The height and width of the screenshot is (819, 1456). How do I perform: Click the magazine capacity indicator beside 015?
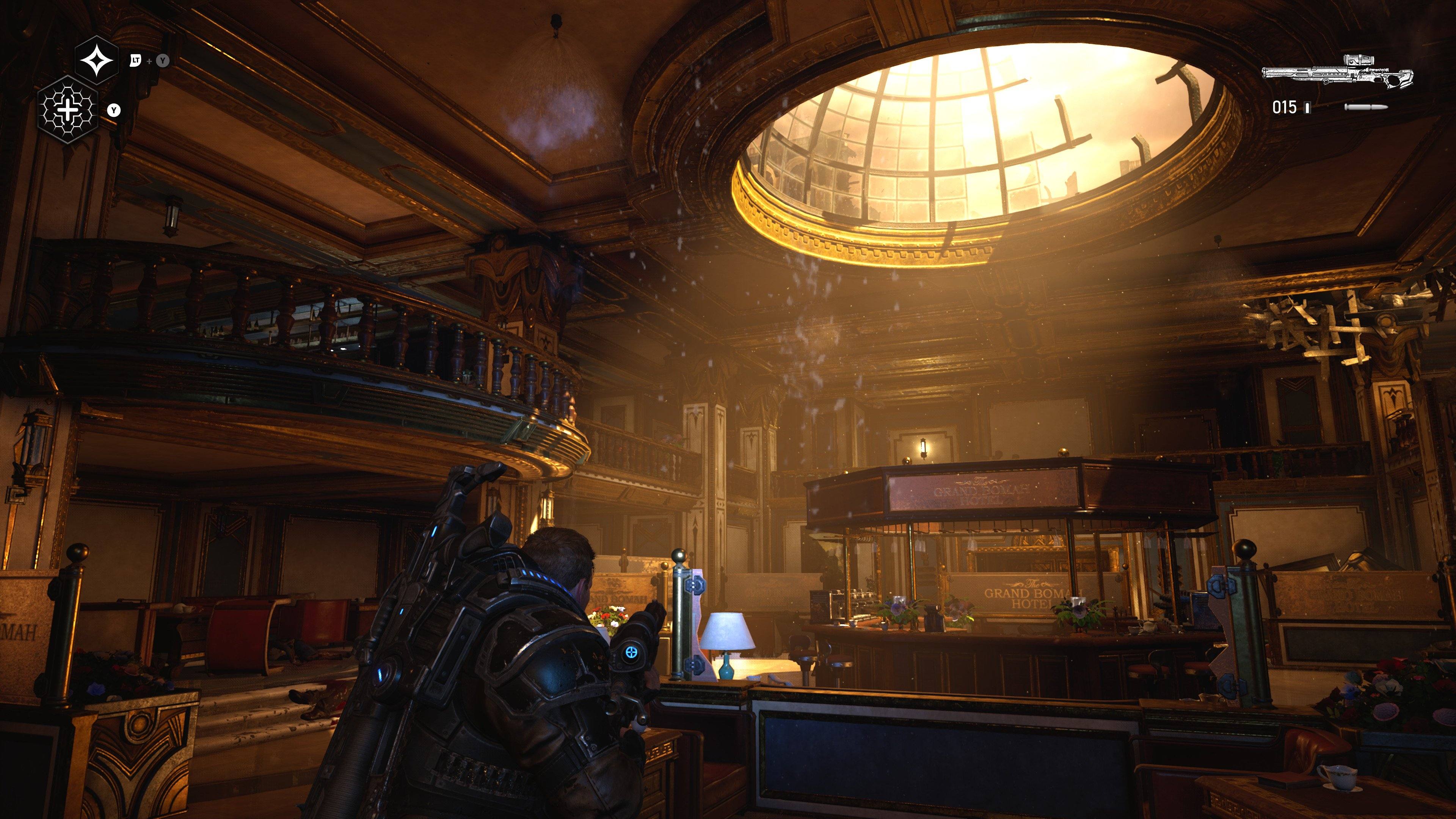(1307, 108)
